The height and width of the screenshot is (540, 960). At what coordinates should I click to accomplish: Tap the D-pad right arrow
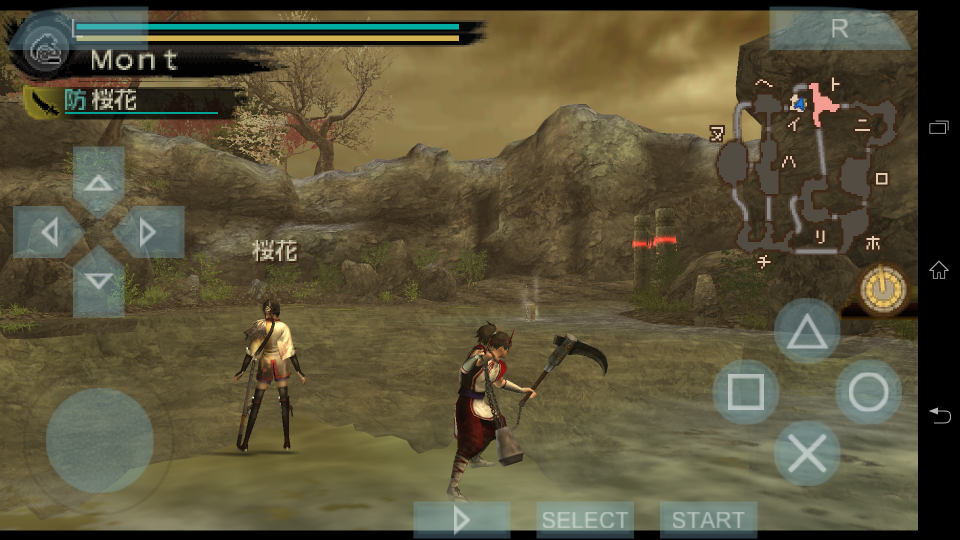[148, 233]
